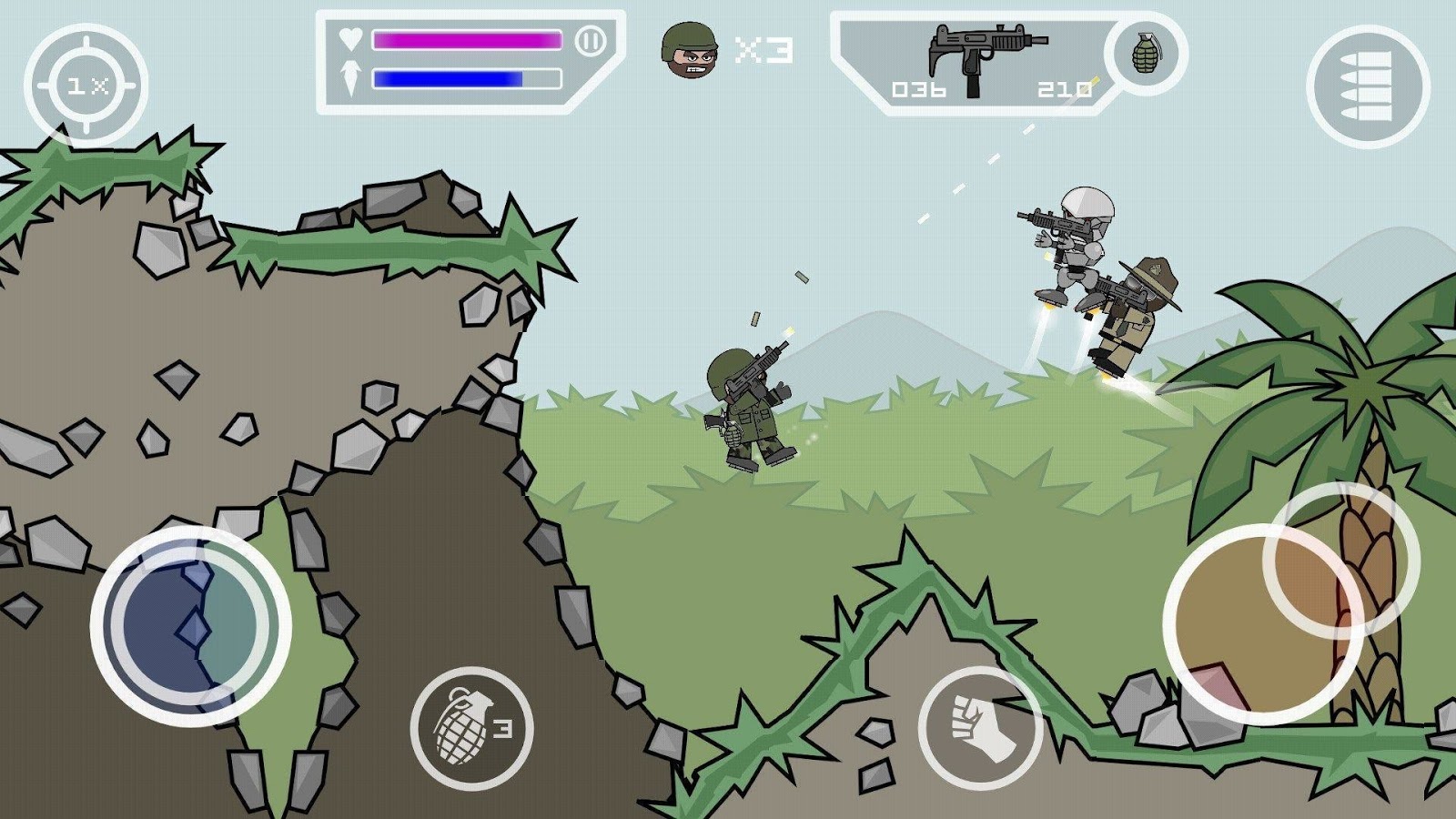Screen dimensions: 1456x819
Task: Pause the game with the pause button
Action: [592, 39]
